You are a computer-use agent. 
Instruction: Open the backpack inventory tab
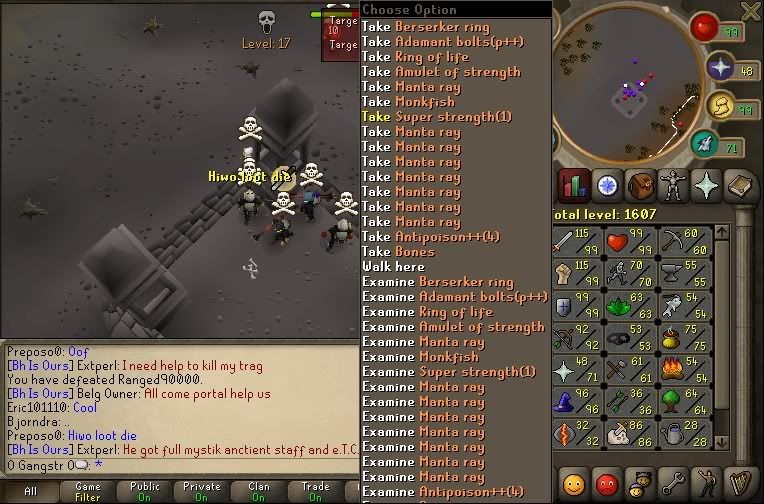point(641,186)
